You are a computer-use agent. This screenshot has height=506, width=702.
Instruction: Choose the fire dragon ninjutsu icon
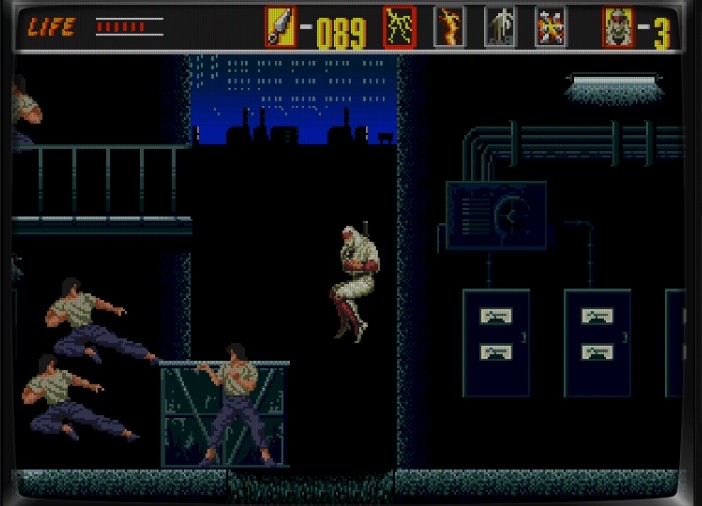[x=449, y=27]
